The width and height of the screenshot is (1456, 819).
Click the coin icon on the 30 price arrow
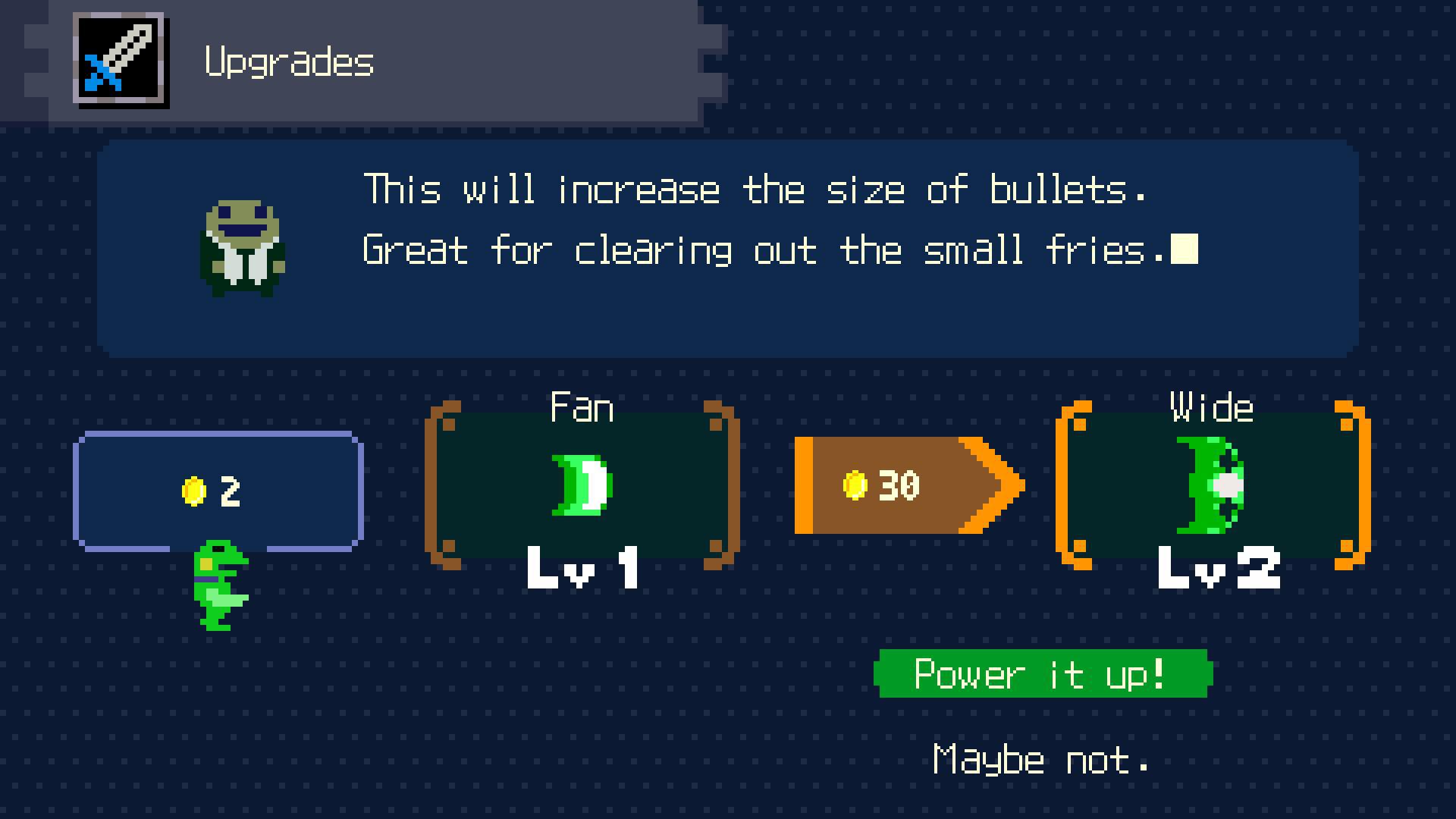click(x=855, y=484)
